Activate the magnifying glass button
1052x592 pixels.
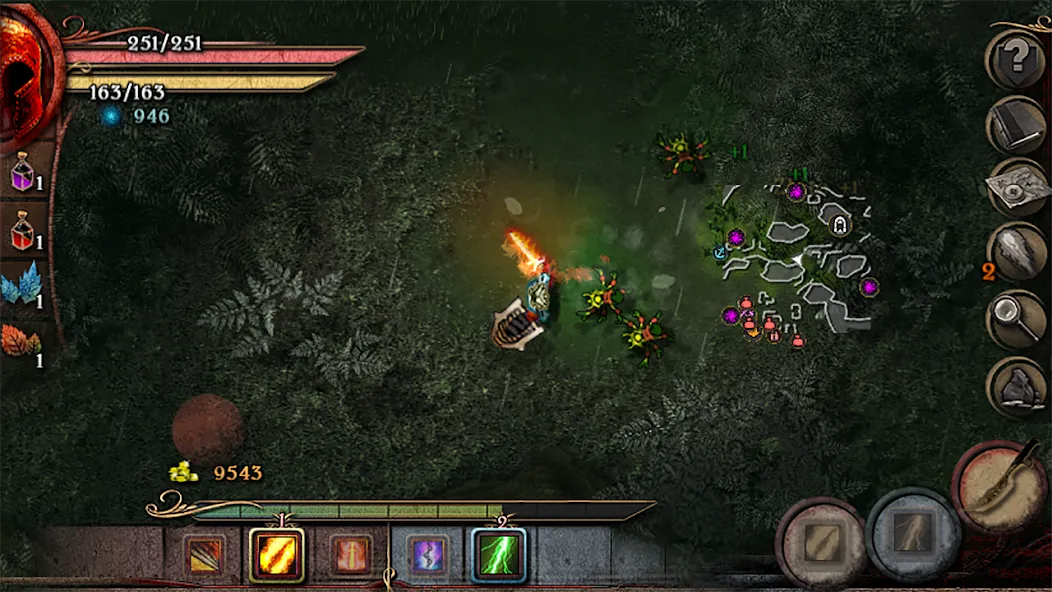coord(1018,320)
